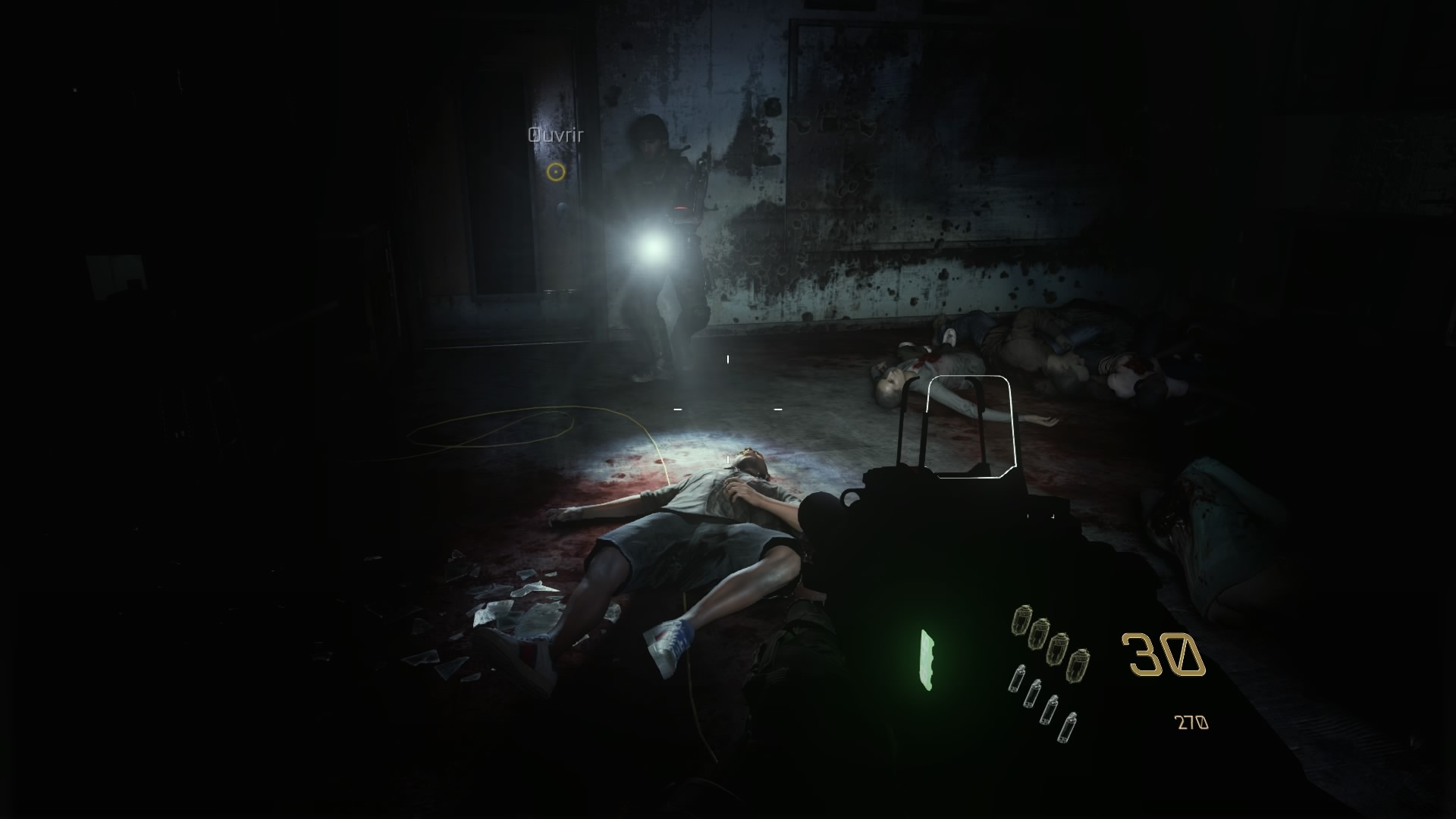This screenshot has width=1456, height=819.
Task: Select the yellow Ouvrir door interaction marker
Action: [x=556, y=172]
